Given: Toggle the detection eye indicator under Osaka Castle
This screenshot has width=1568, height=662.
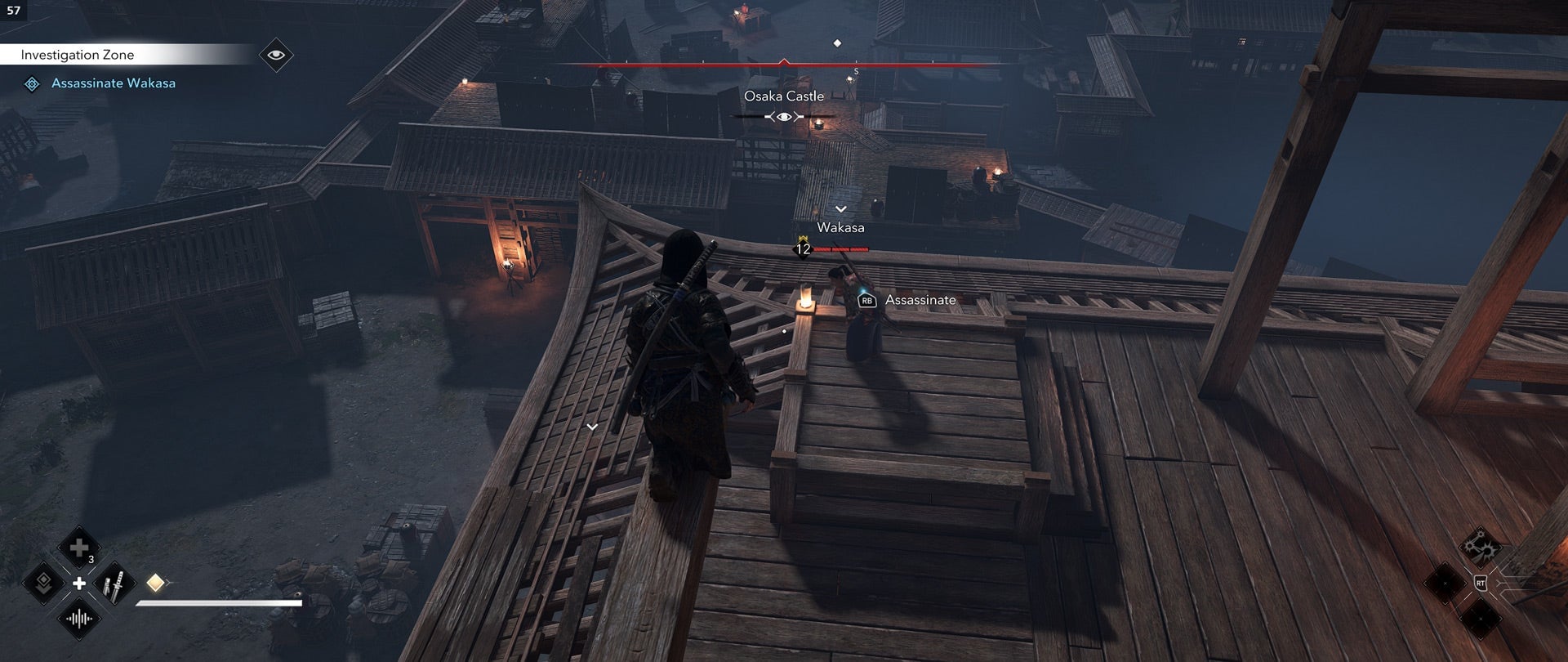Looking at the screenshot, I should (782, 117).
